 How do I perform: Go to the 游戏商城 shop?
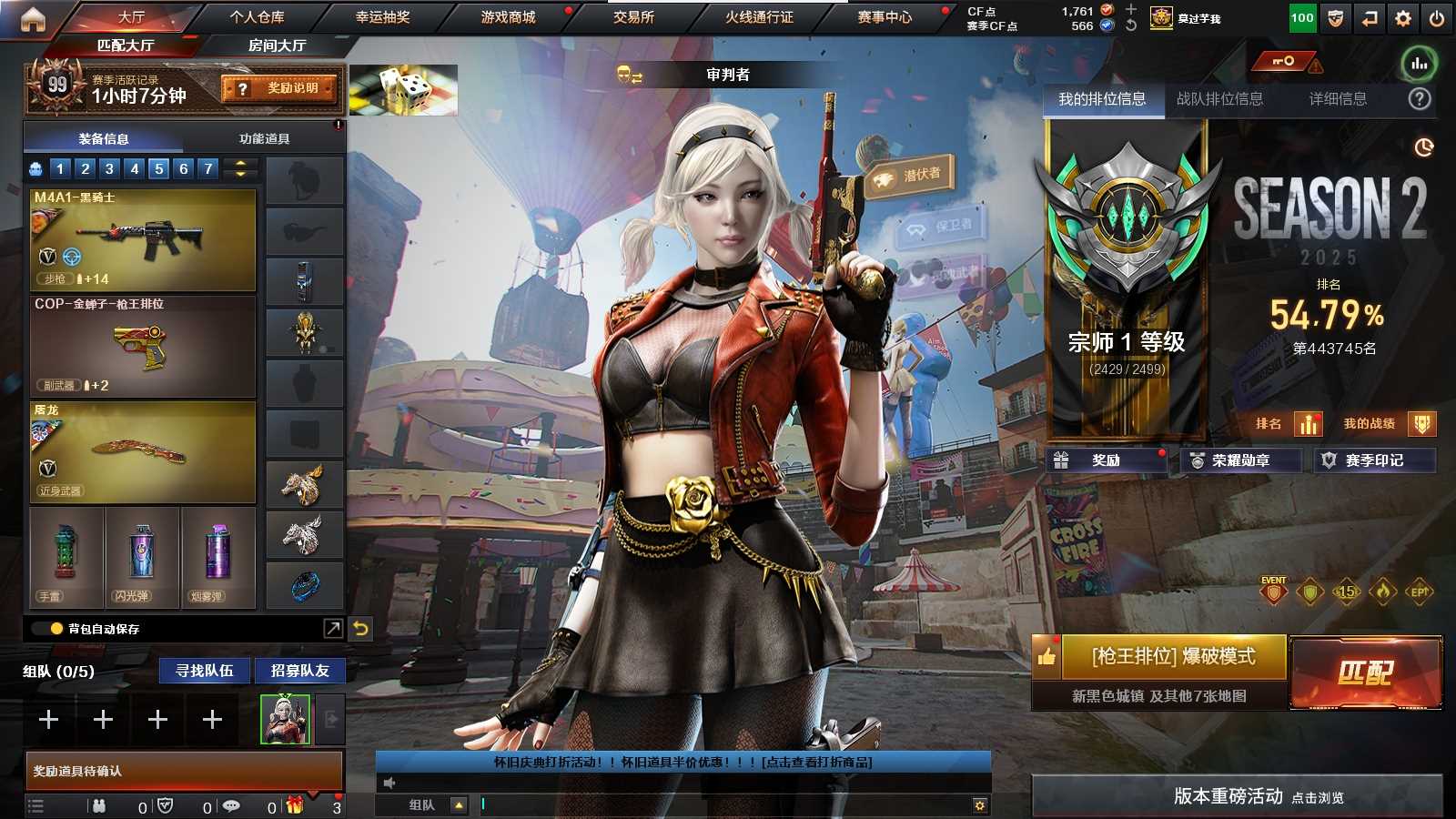[x=508, y=17]
